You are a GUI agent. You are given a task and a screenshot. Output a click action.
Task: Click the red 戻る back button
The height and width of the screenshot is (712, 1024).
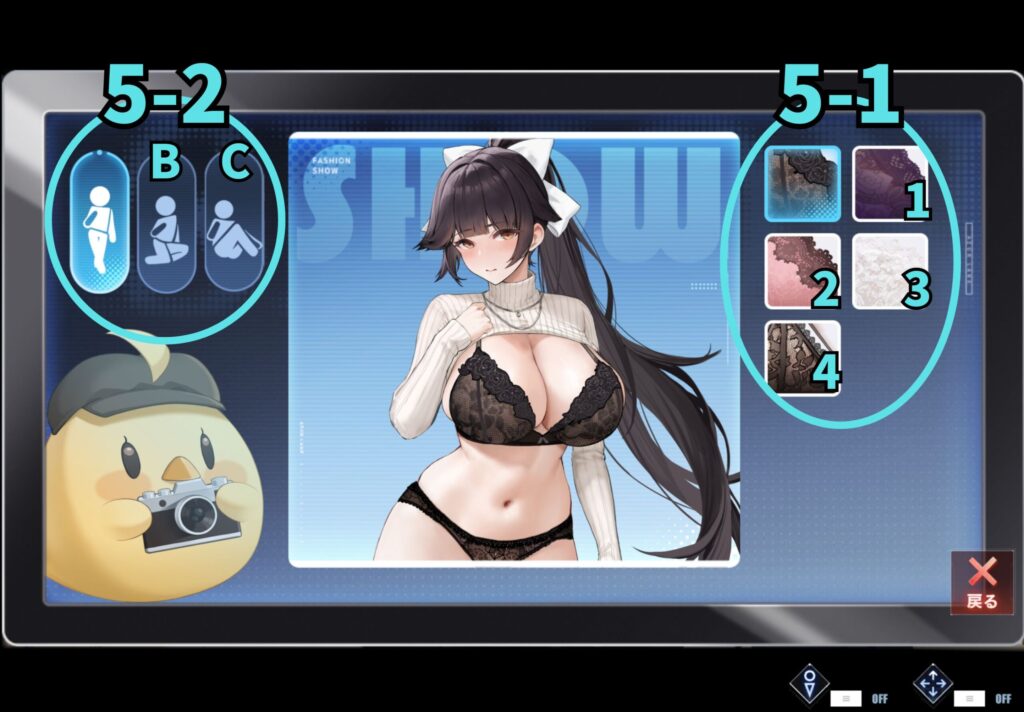[982, 582]
